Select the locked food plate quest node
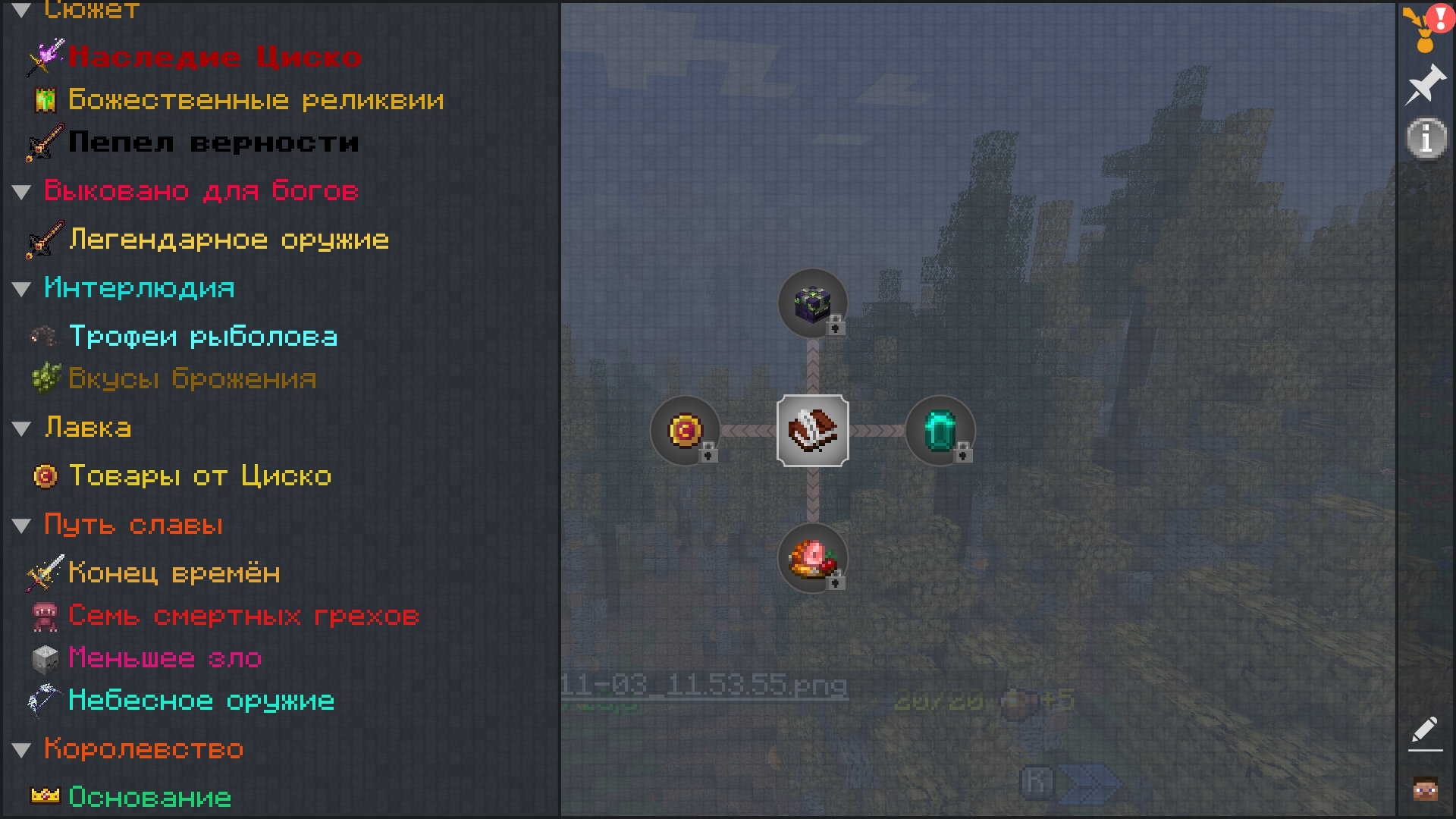Screen dimensions: 1456x819 pos(812,558)
